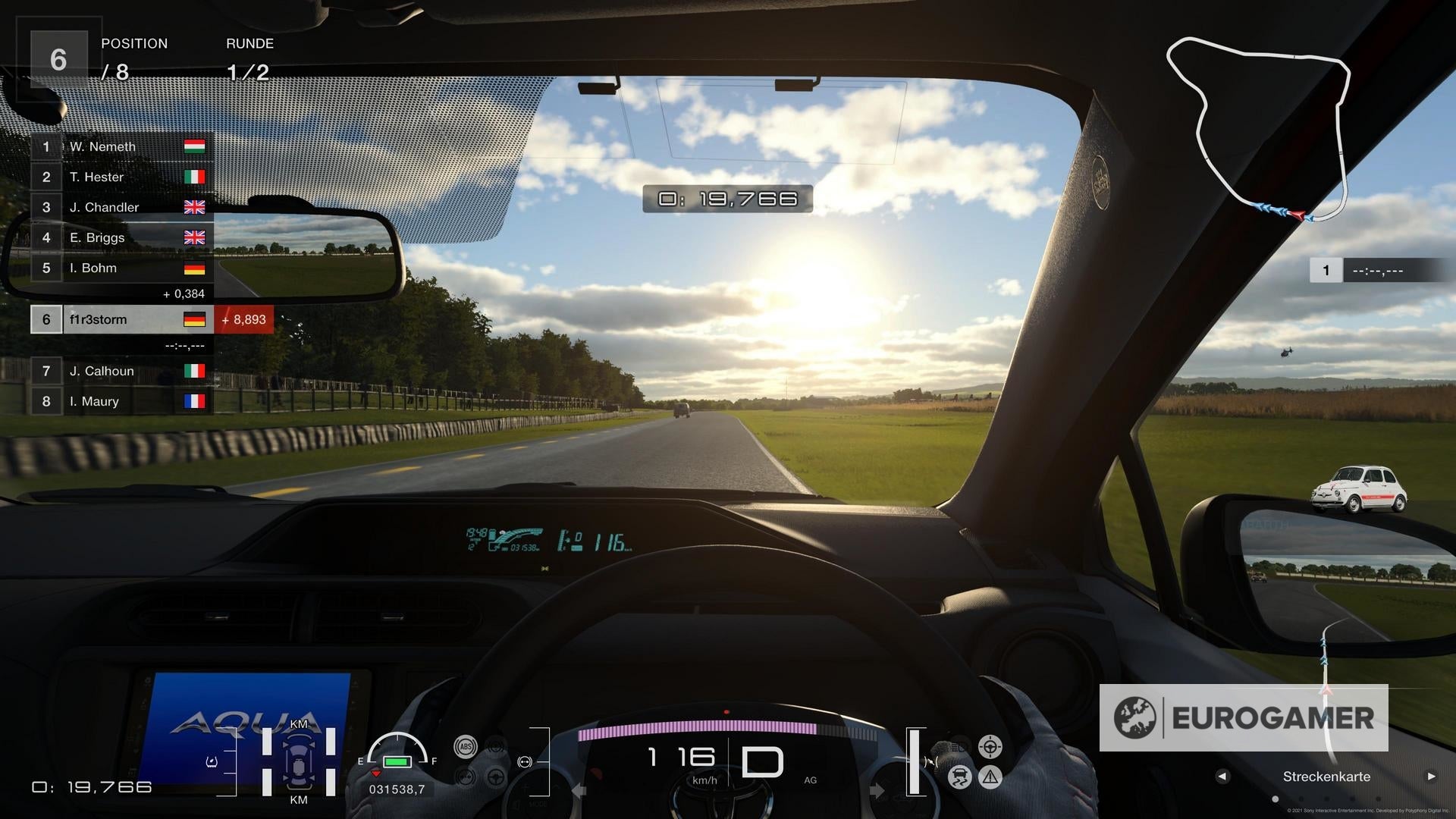
Task: Click the RUNDE header at the top
Action: point(249,43)
